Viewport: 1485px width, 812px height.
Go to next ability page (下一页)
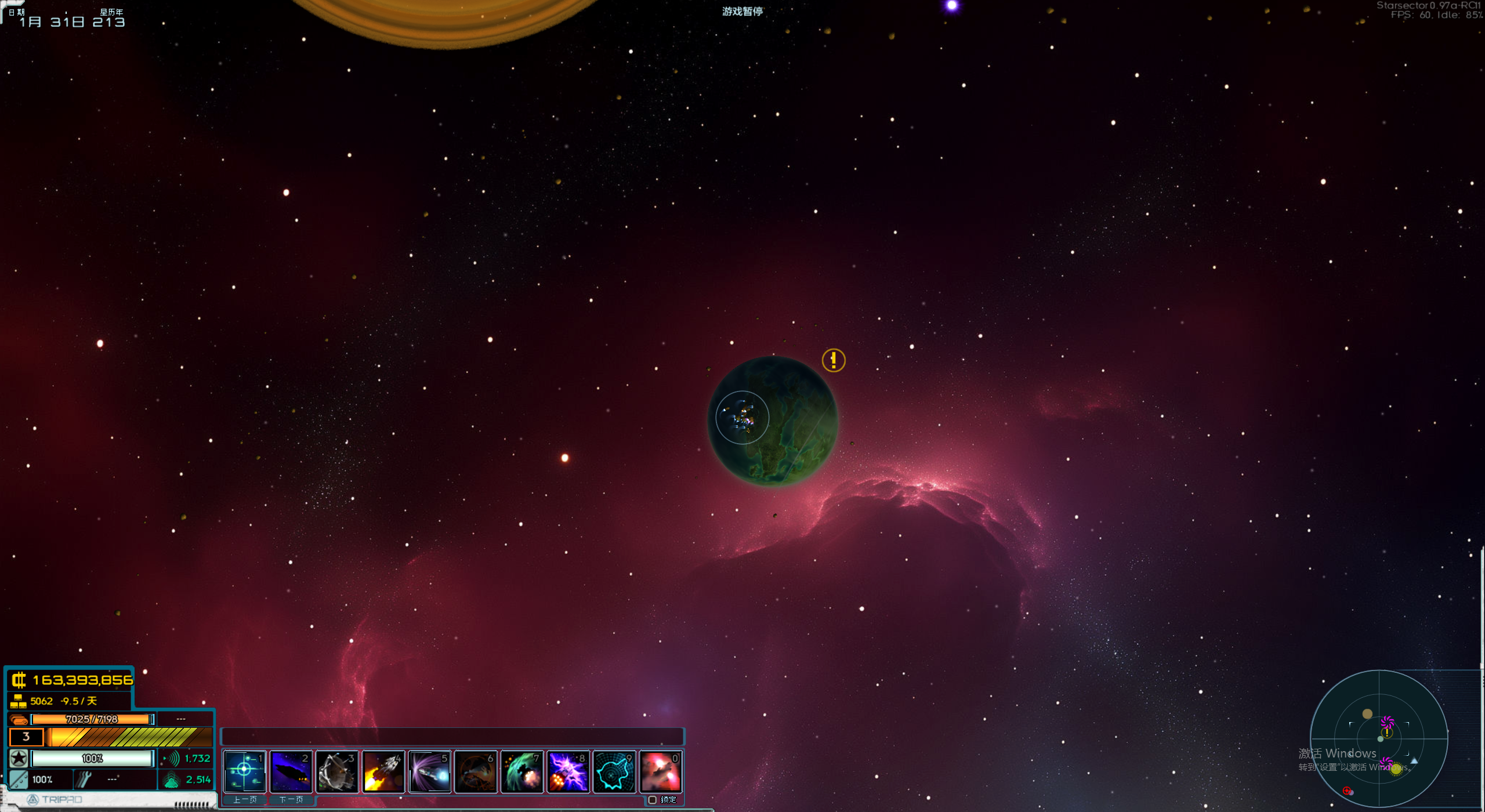pos(291,800)
